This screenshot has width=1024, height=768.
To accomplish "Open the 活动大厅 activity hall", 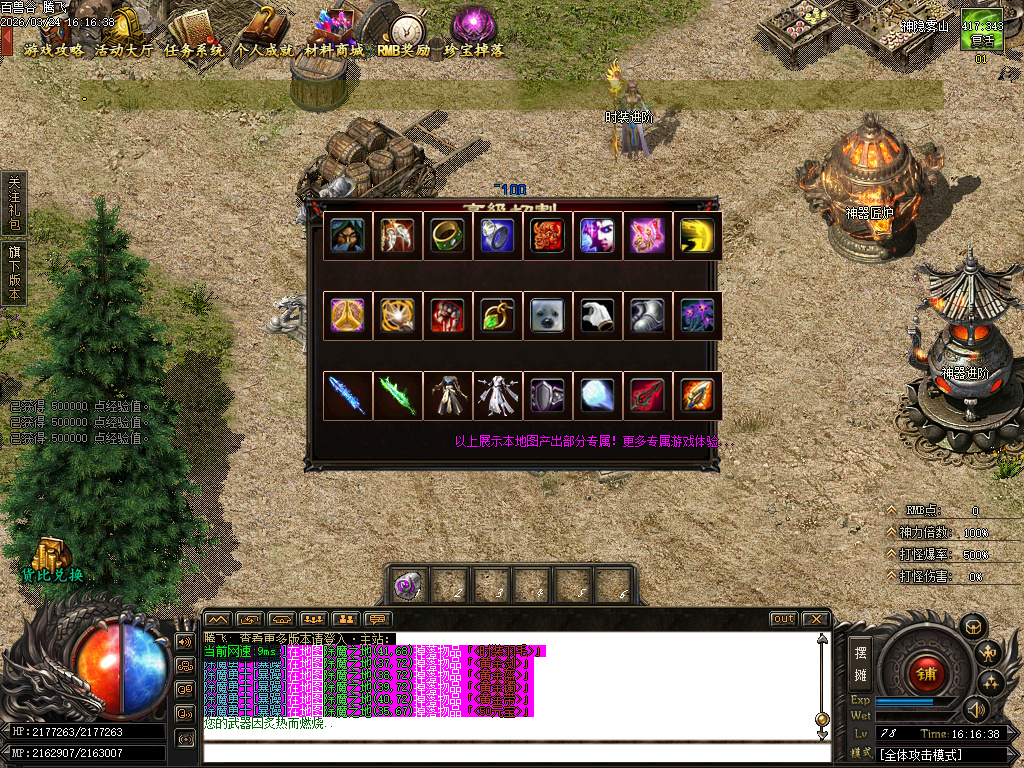I will 124,49.
